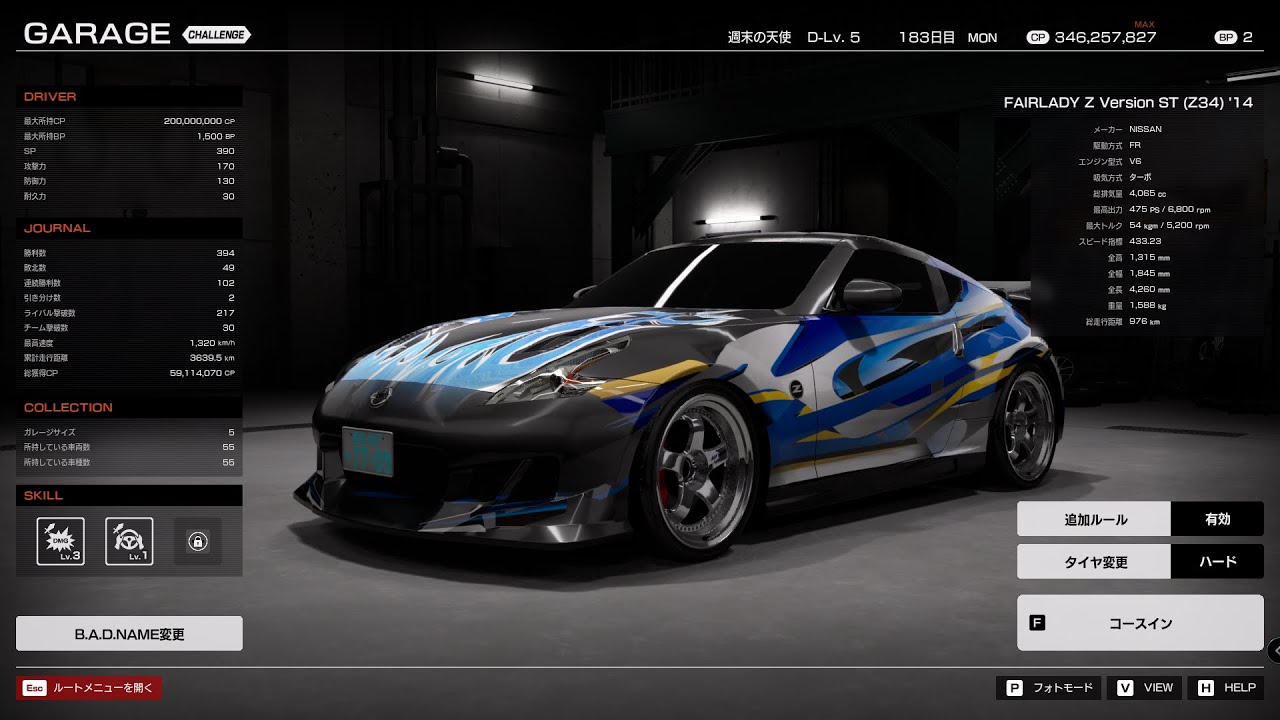Enter フォトモード photo mode
1280x720 pixels.
[1048, 688]
